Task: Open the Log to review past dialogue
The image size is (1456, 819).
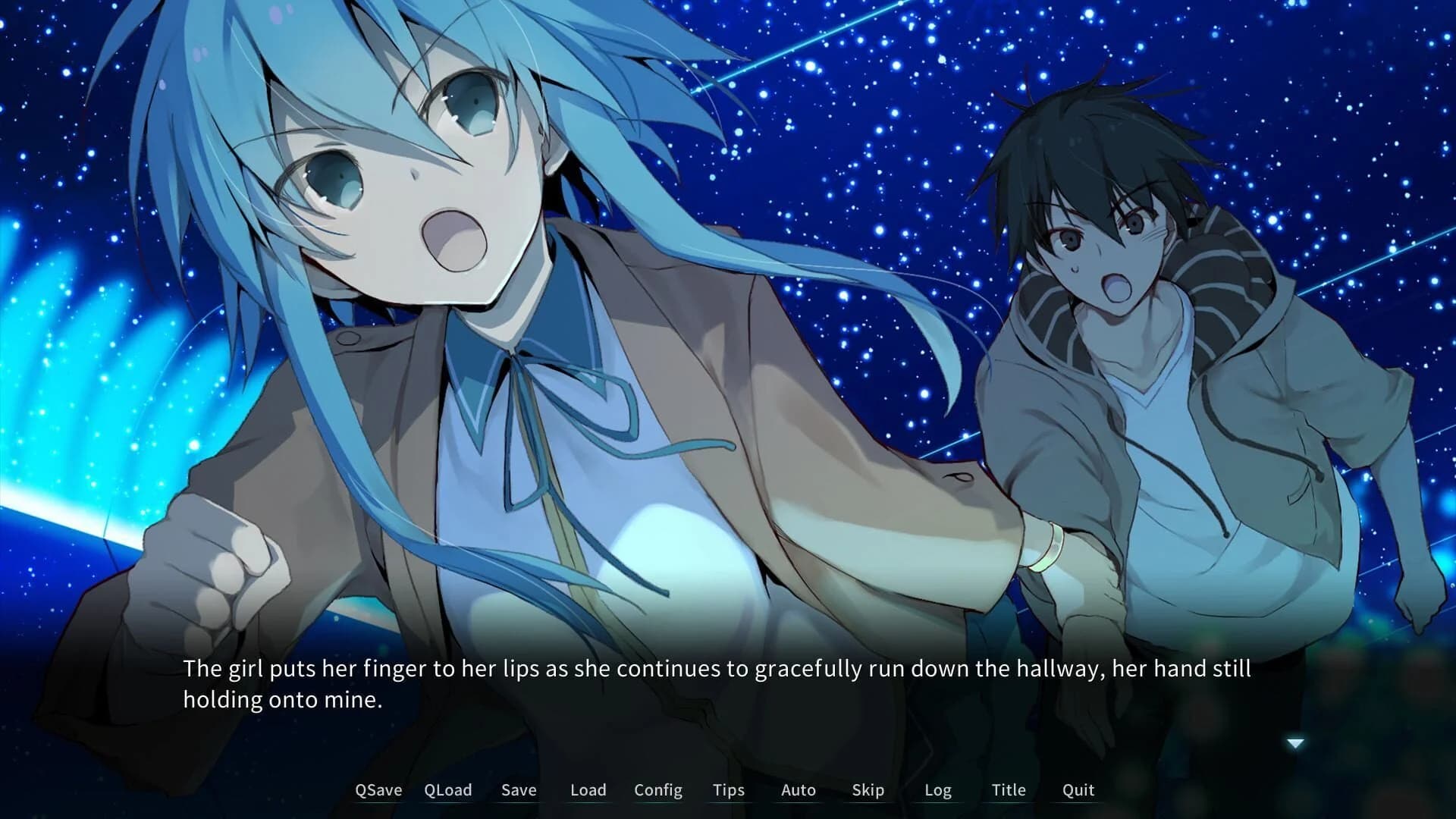Action: [x=939, y=789]
